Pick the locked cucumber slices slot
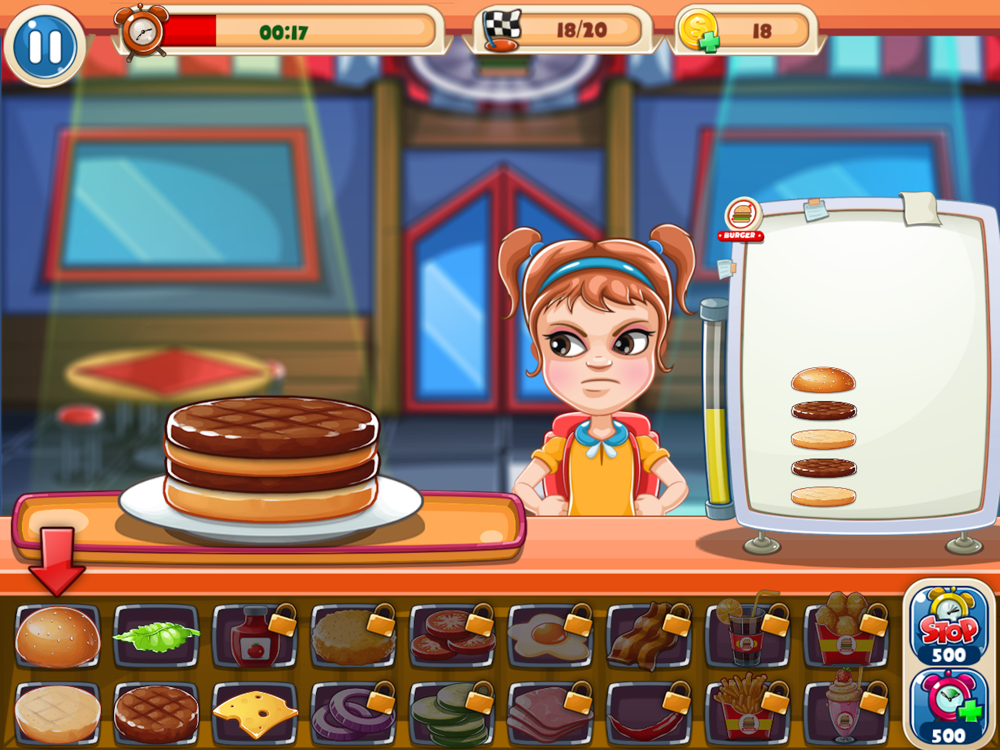The image size is (1000, 750). [x=452, y=714]
